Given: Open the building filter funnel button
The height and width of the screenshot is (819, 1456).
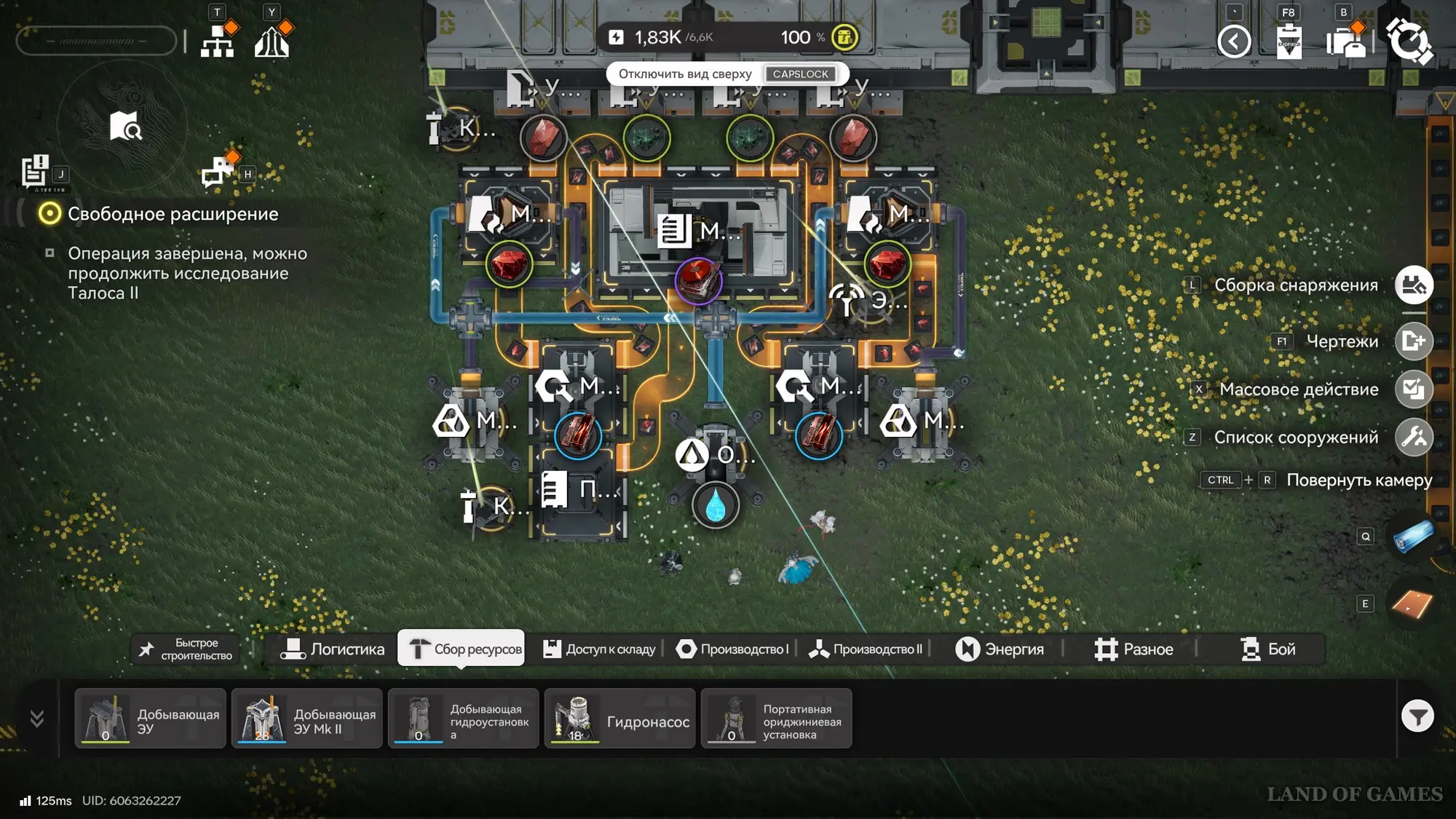Looking at the screenshot, I should [x=1417, y=717].
